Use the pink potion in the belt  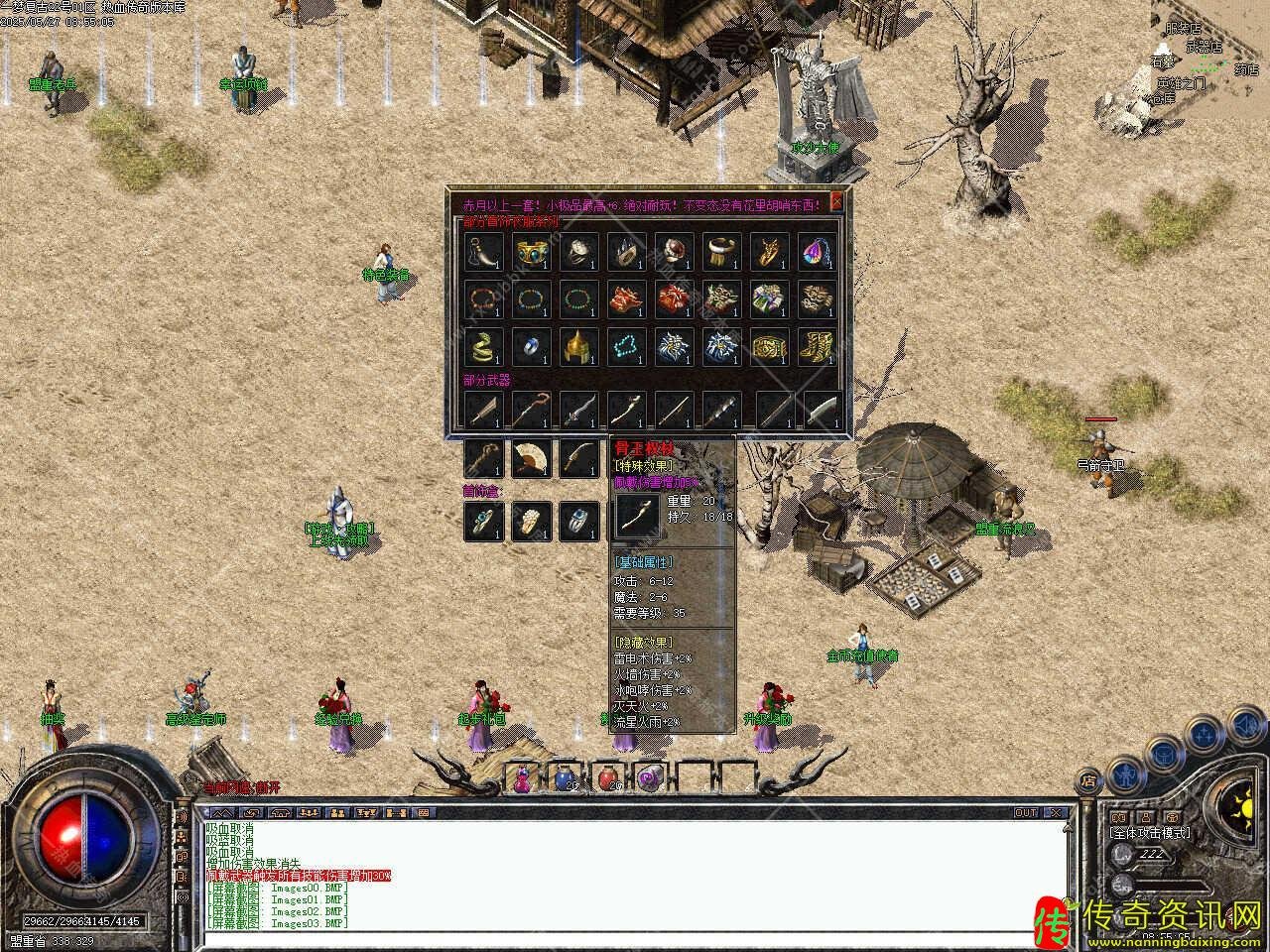[x=522, y=778]
